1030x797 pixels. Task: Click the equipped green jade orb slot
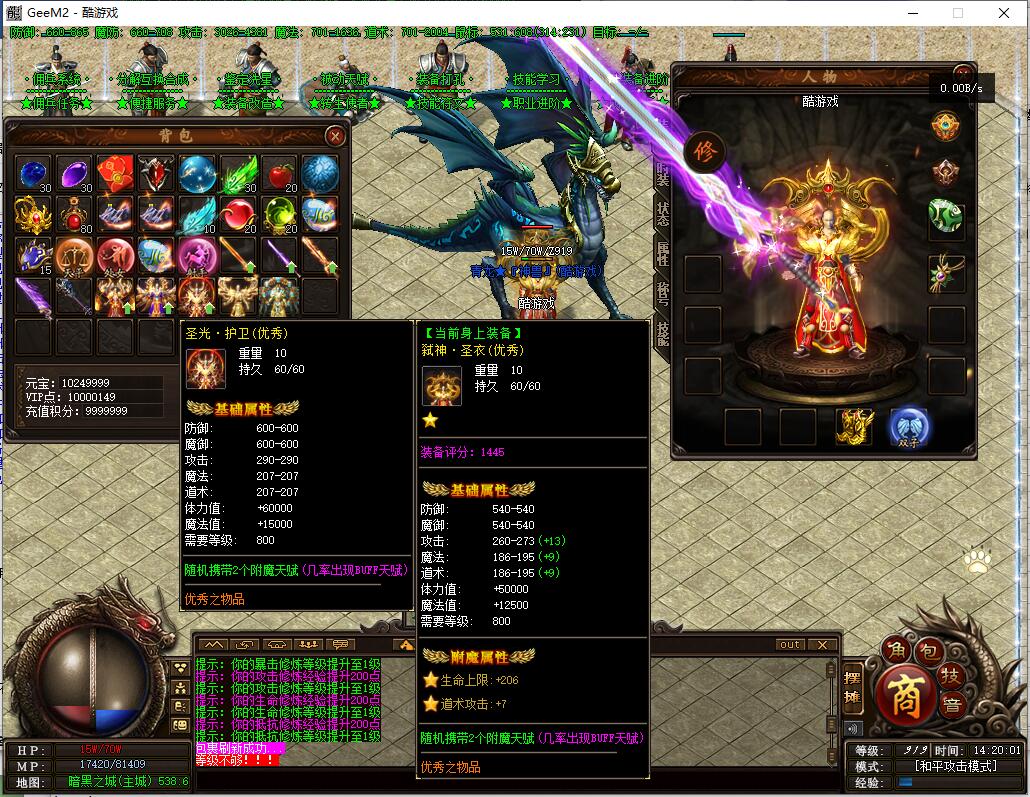[946, 216]
